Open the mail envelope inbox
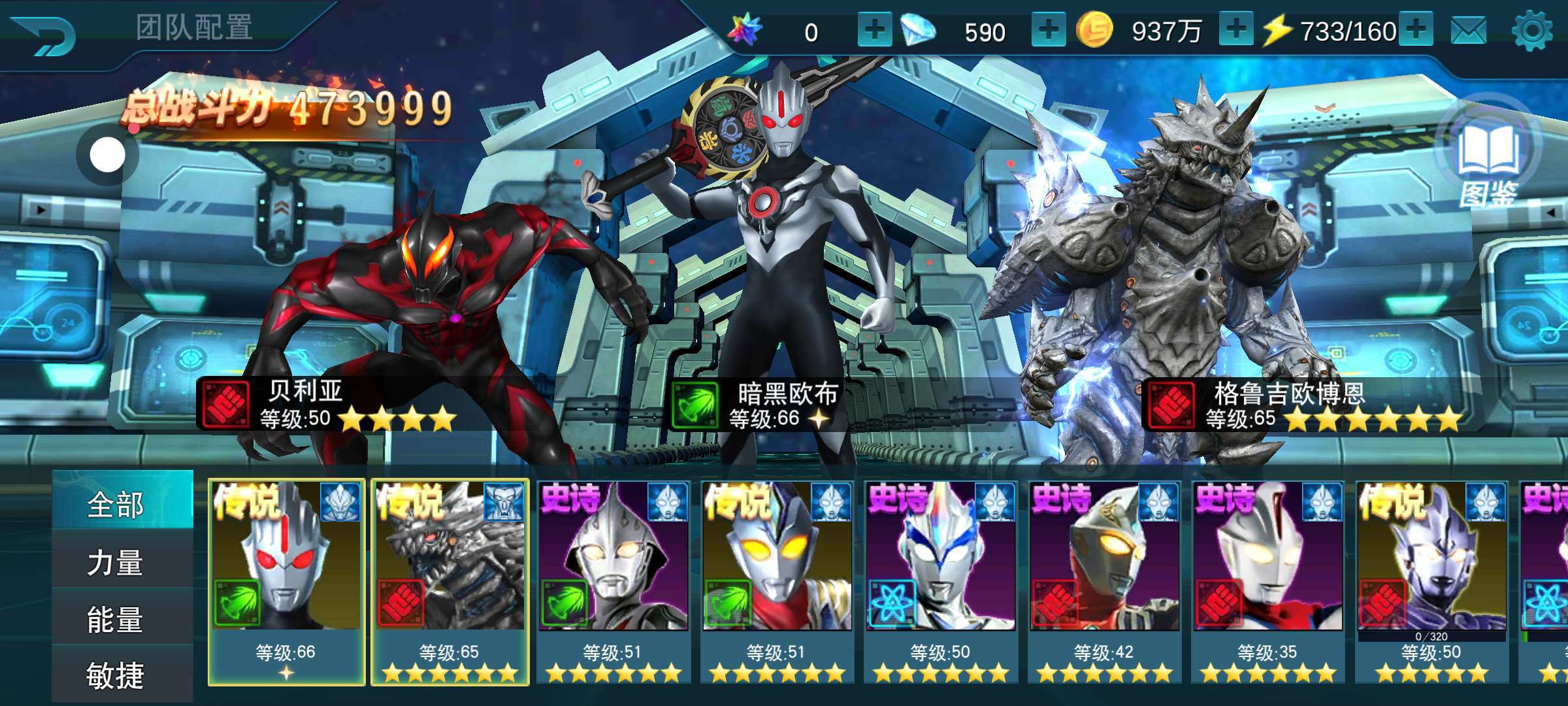1568x706 pixels. click(x=1468, y=31)
